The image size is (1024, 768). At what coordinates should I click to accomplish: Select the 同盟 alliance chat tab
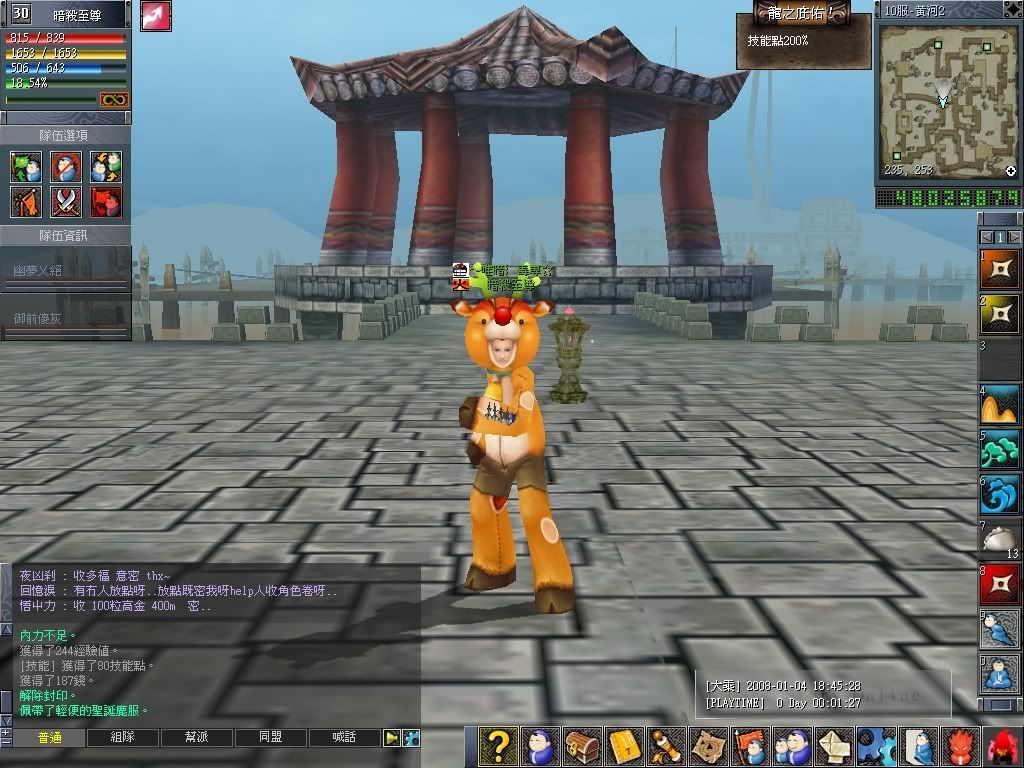[271, 738]
